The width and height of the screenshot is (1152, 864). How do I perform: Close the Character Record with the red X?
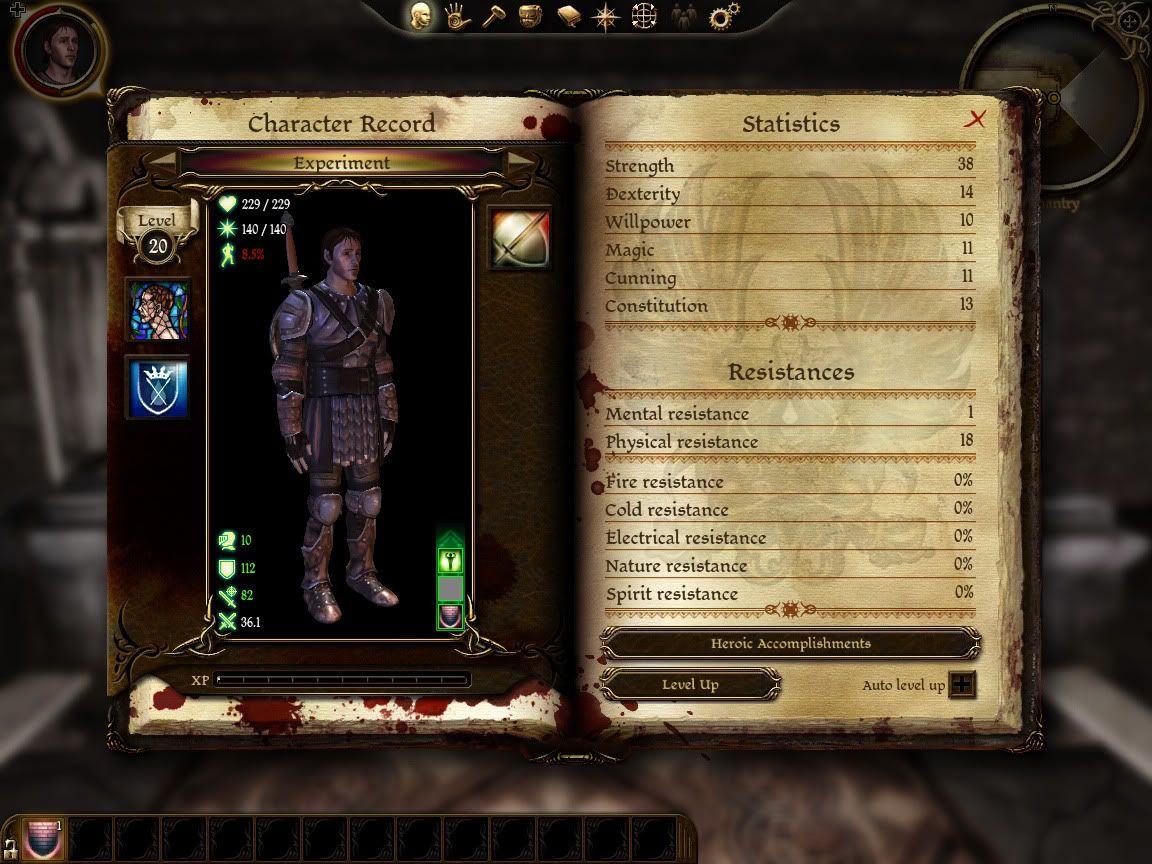coord(975,120)
